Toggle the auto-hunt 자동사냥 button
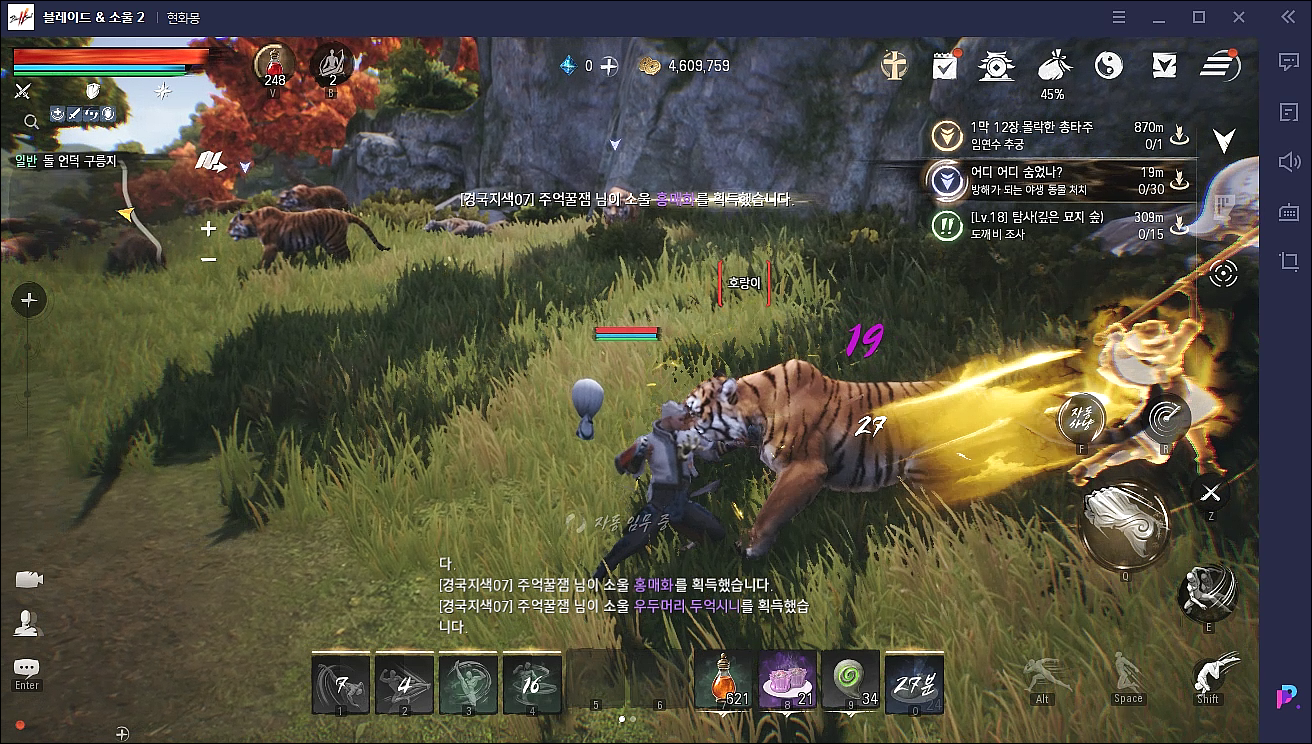This screenshot has width=1312, height=744. point(1084,416)
